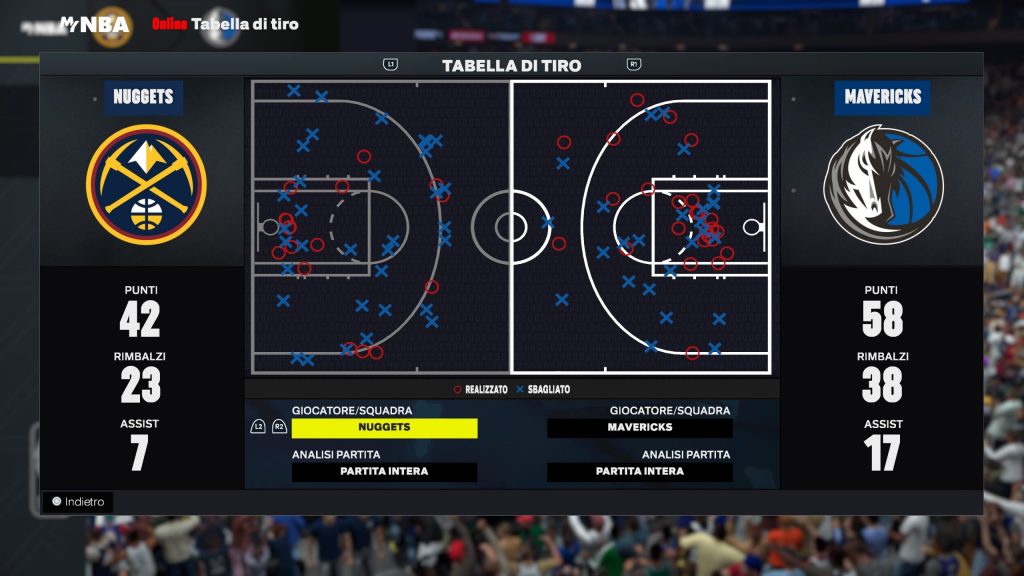Change the right Partita Intera game analysis option

click(x=639, y=472)
